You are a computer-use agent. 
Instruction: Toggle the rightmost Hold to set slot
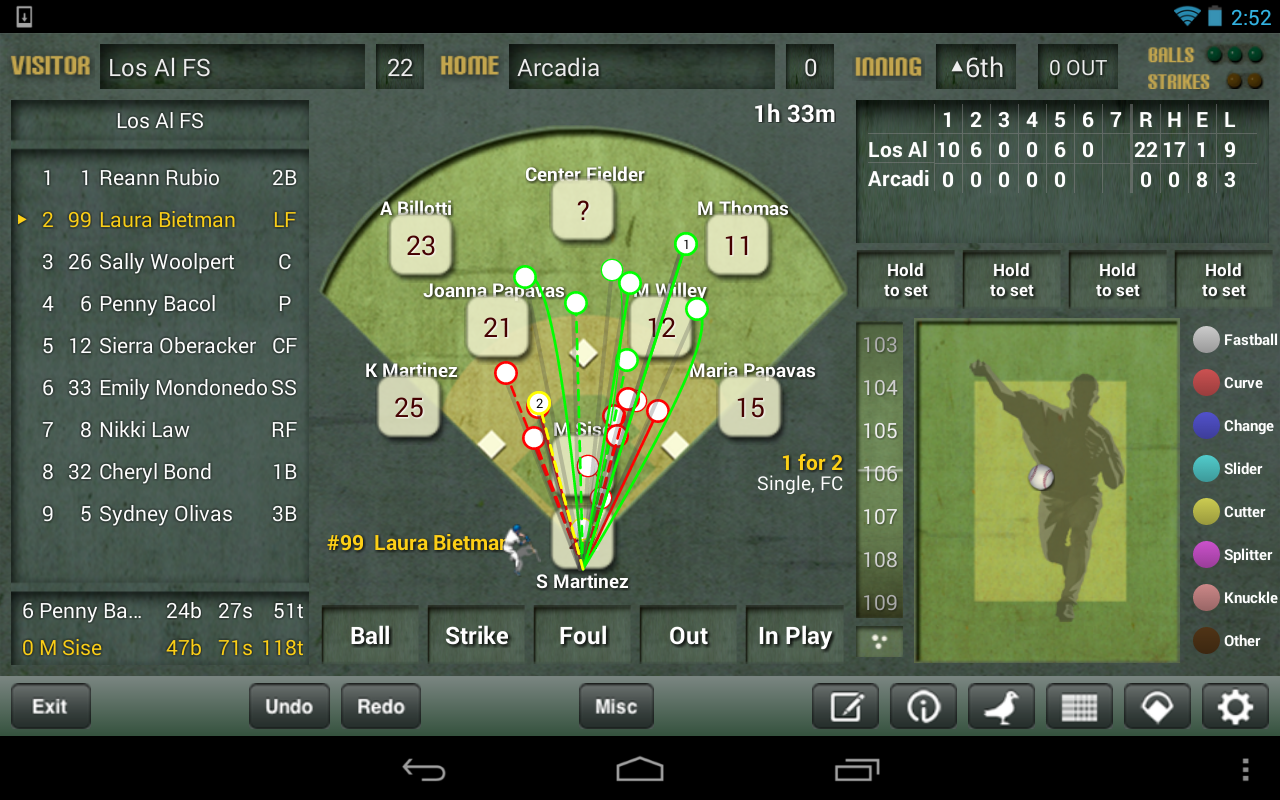click(1224, 279)
